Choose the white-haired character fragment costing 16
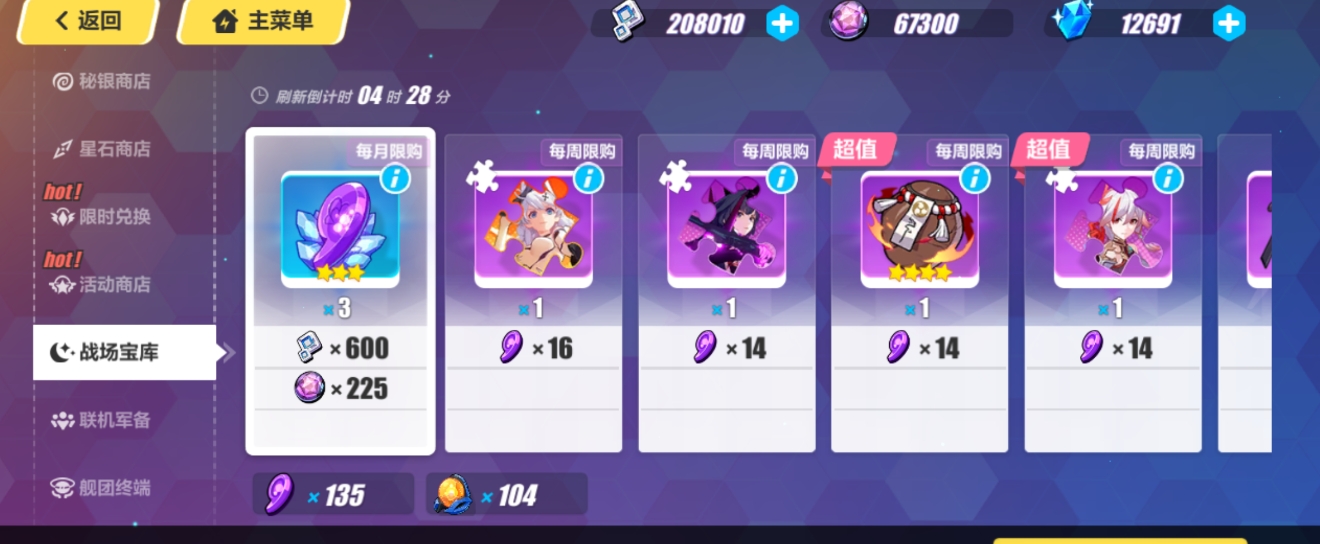The image size is (1320, 544). click(x=533, y=292)
